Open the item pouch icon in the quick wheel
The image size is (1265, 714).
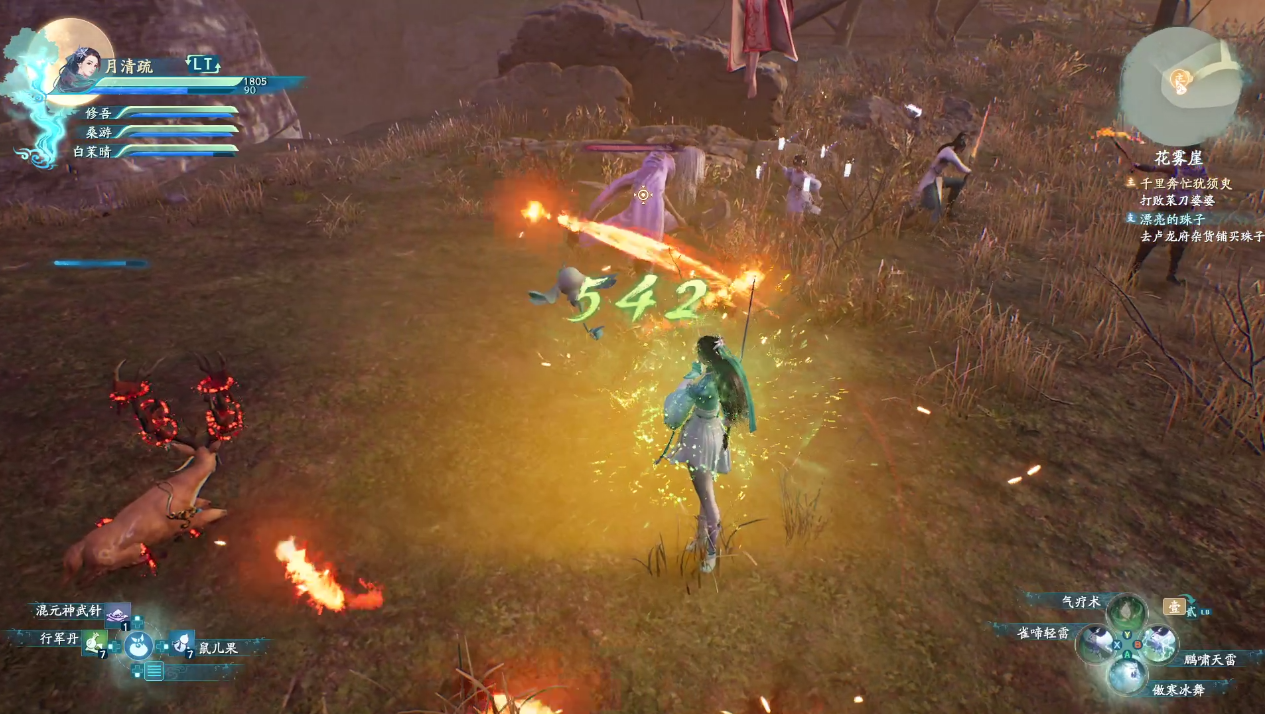coord(138,646)
